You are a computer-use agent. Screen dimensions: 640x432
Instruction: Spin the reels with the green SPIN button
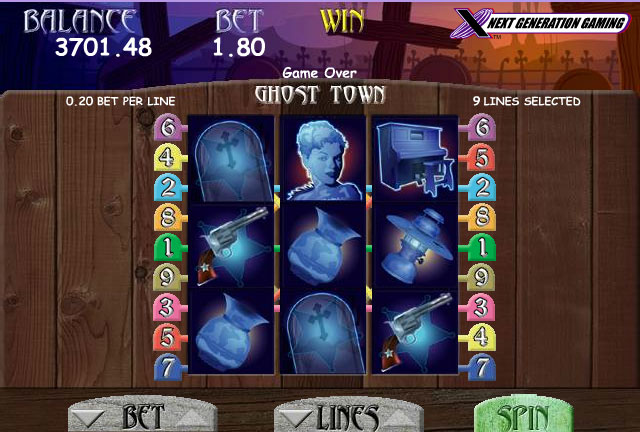tap(521, 416)
